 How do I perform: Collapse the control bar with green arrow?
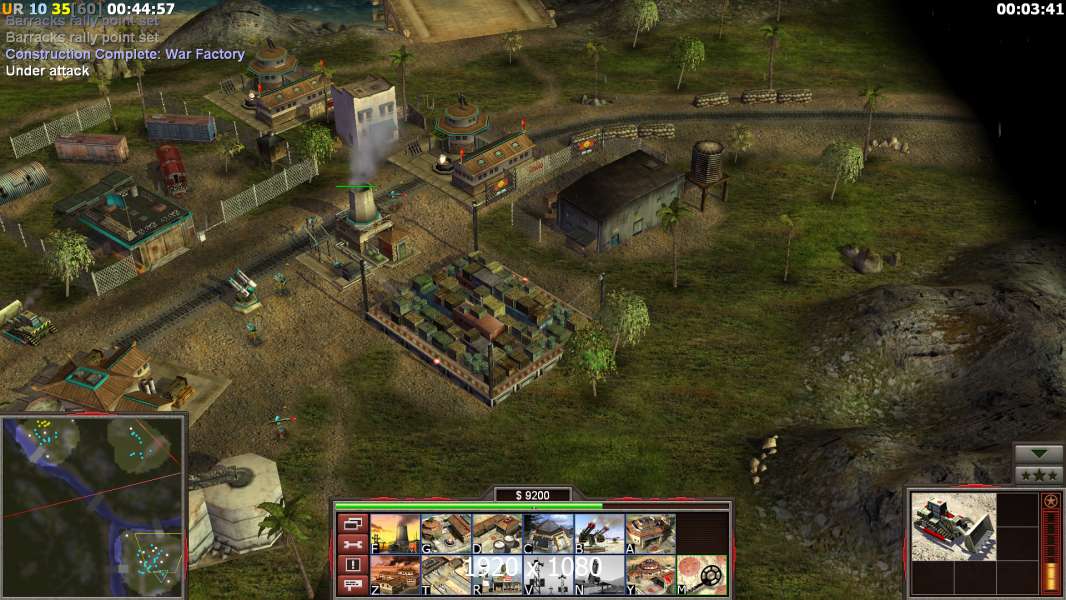(1038, 455)
